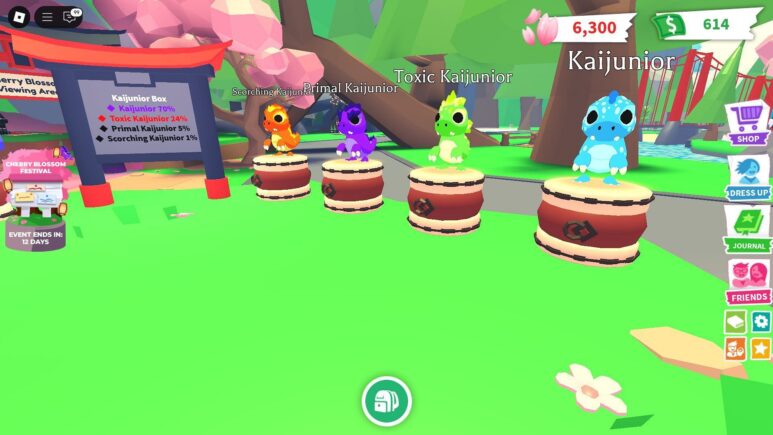Click the green block icon
The height and width of the screenshot is (435, 773).
tap(735, 322)
